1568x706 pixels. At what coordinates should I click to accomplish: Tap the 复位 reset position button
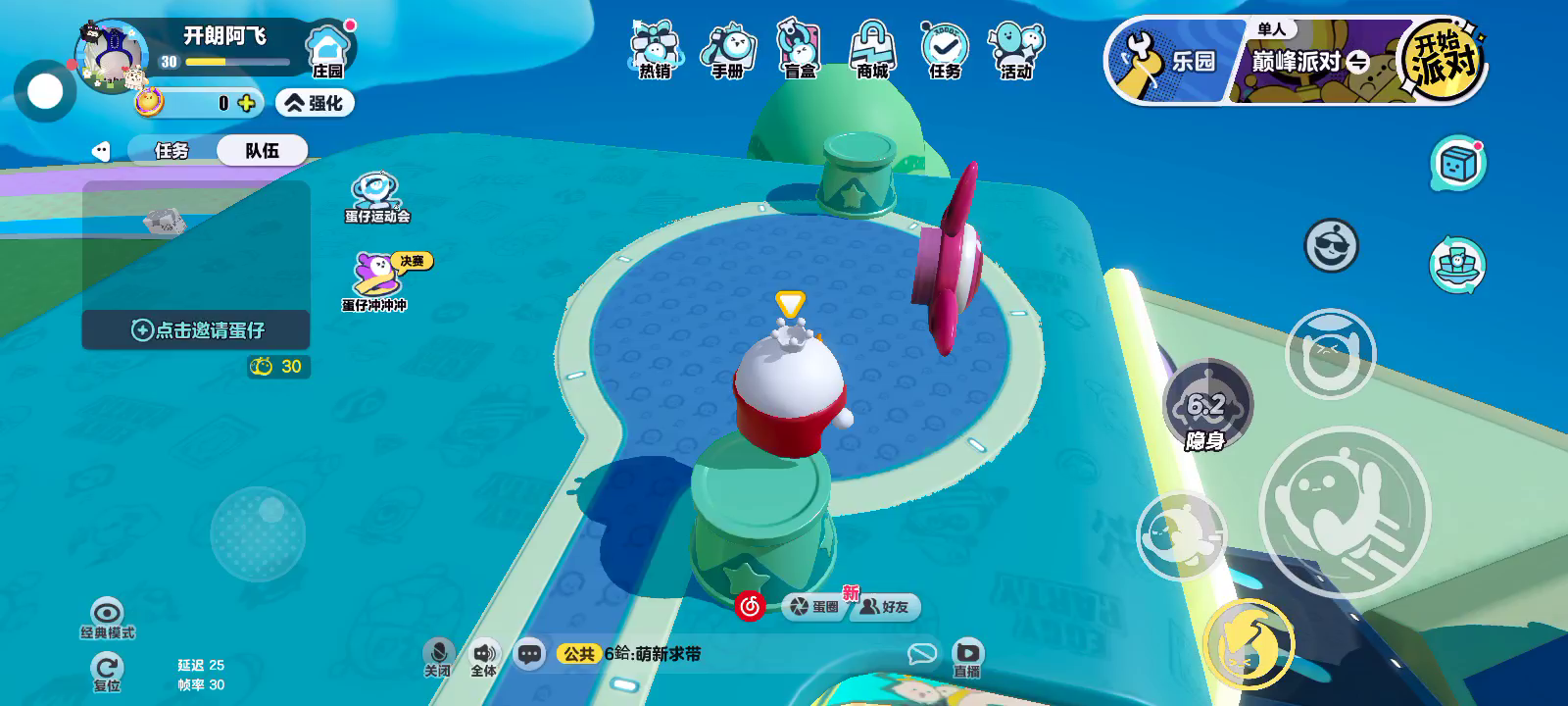pos(107,675)
